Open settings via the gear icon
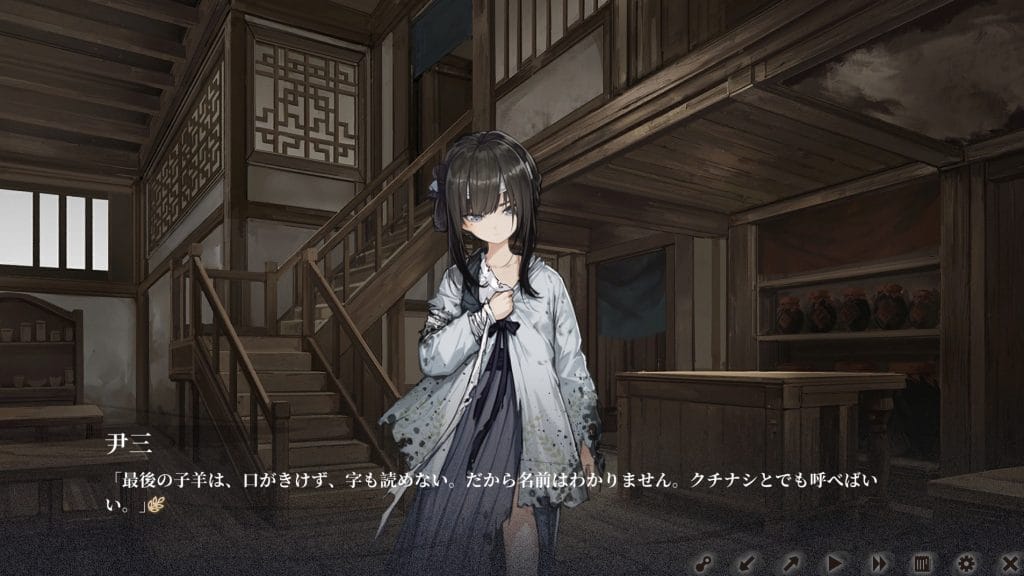1024x576 pixels. [966, 563]
